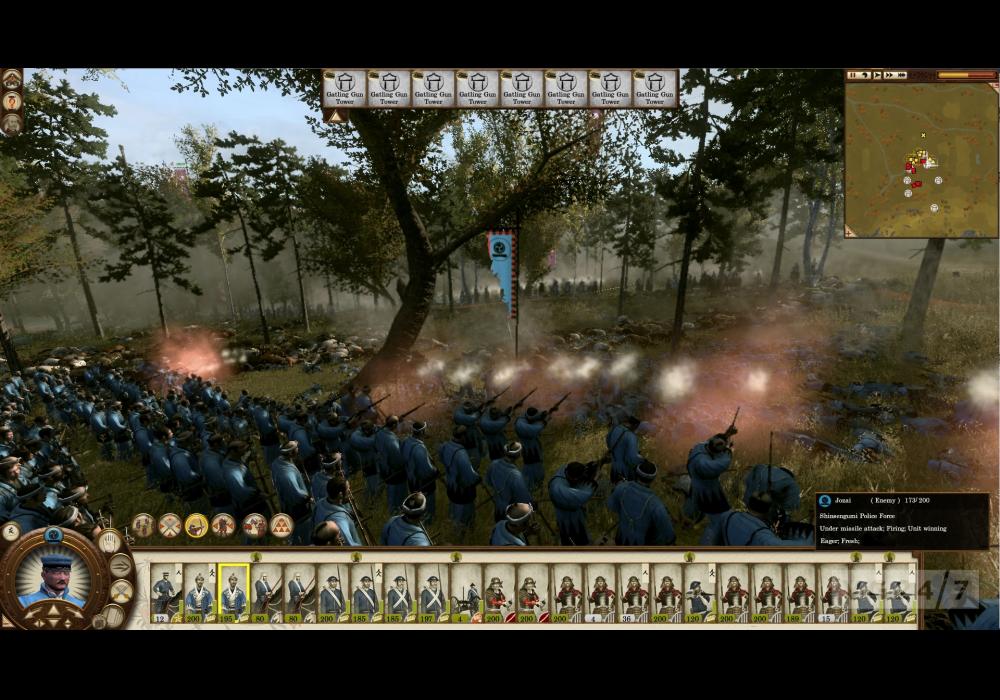The height and width of the screenshot is (700, 1000).
Task: Choose the artillery unit card with 4 men
Action: [465, 593]
